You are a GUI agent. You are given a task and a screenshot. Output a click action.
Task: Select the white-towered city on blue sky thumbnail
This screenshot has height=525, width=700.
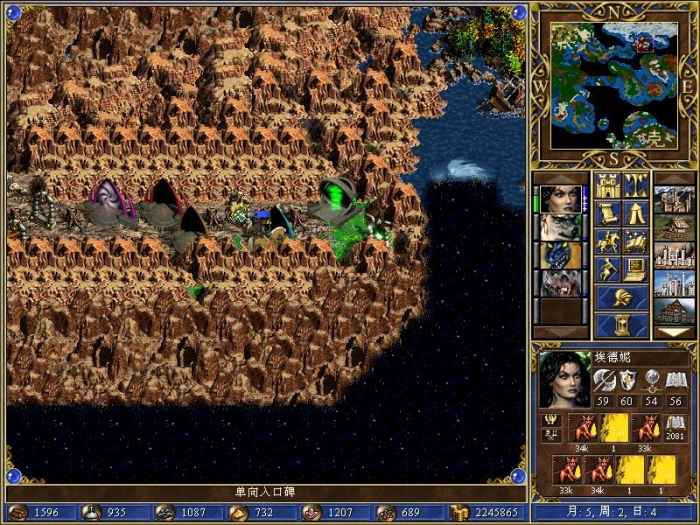pos(673,283)
